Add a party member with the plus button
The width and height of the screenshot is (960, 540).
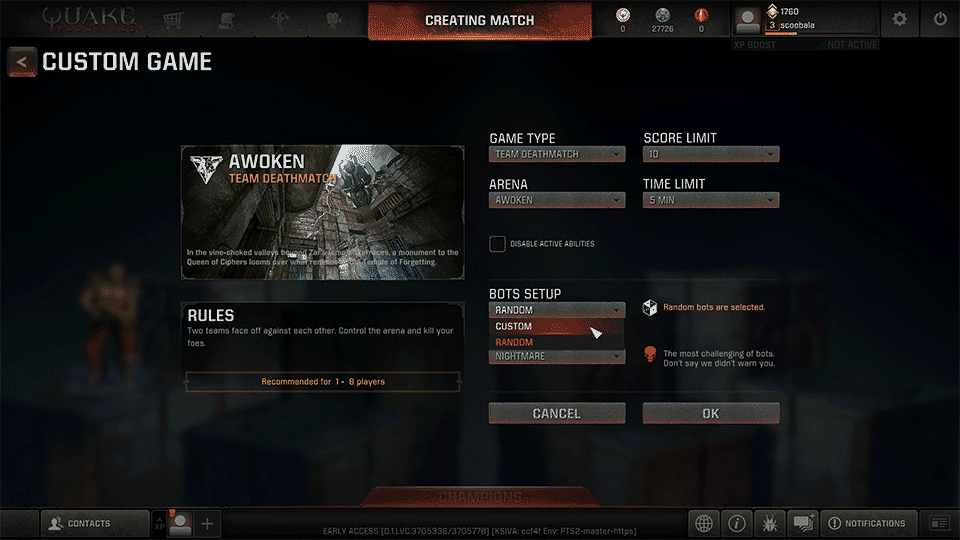[x=207, y=523]
